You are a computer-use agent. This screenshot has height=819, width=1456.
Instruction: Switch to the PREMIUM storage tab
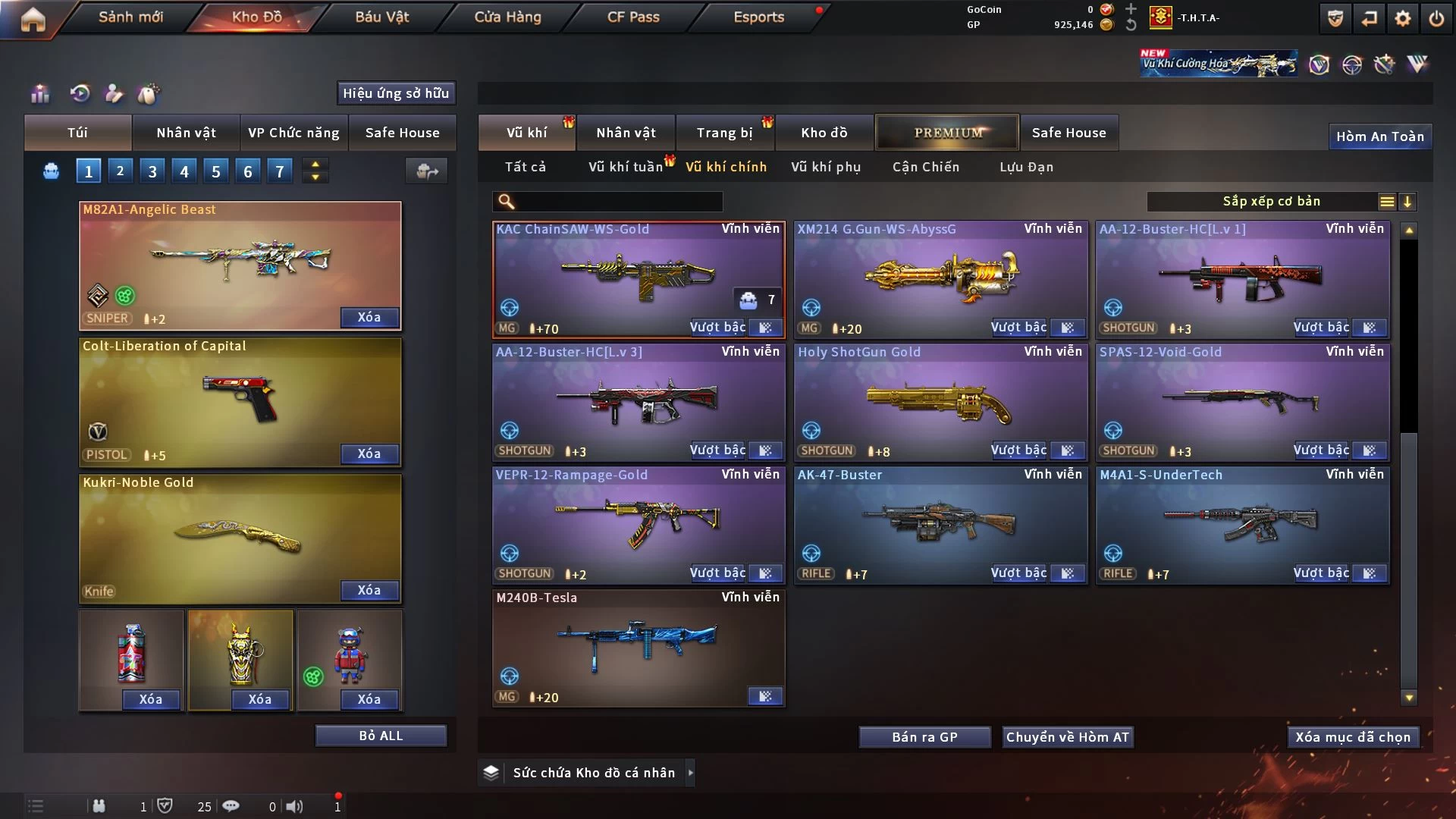[x=947, y=133]
